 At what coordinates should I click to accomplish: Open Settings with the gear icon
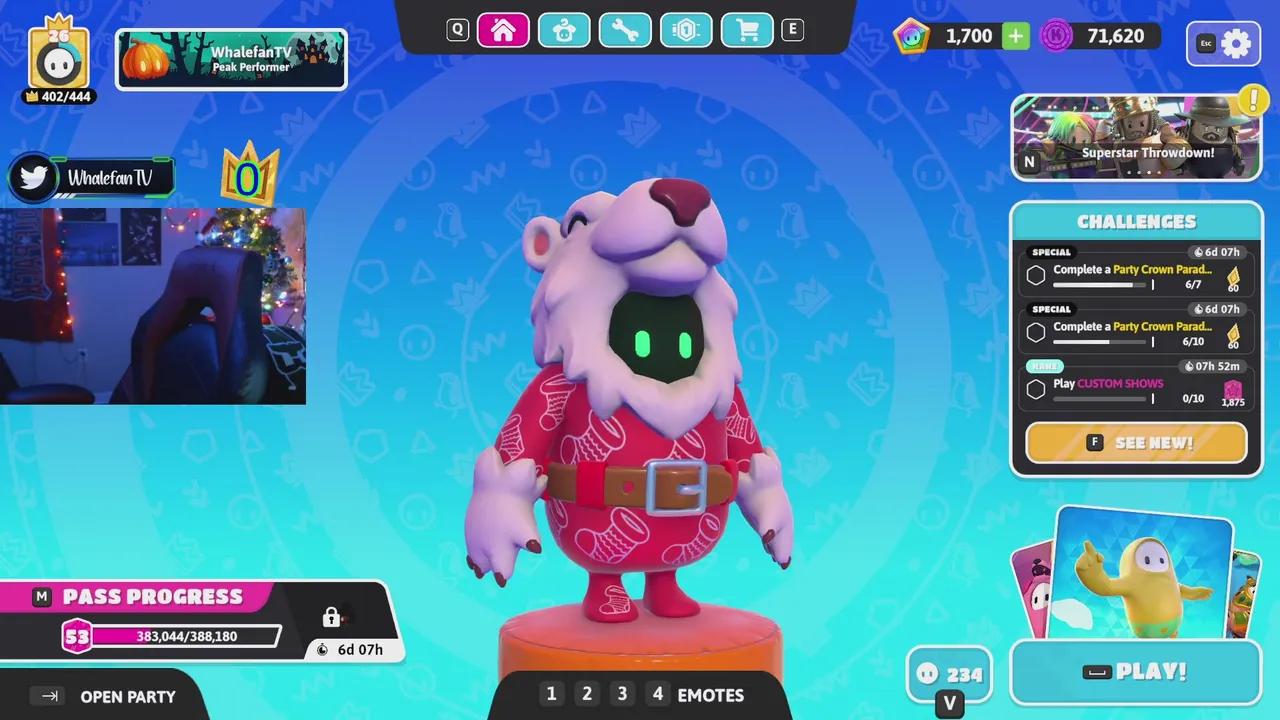pyautogui.click(x=1237, y=43)
